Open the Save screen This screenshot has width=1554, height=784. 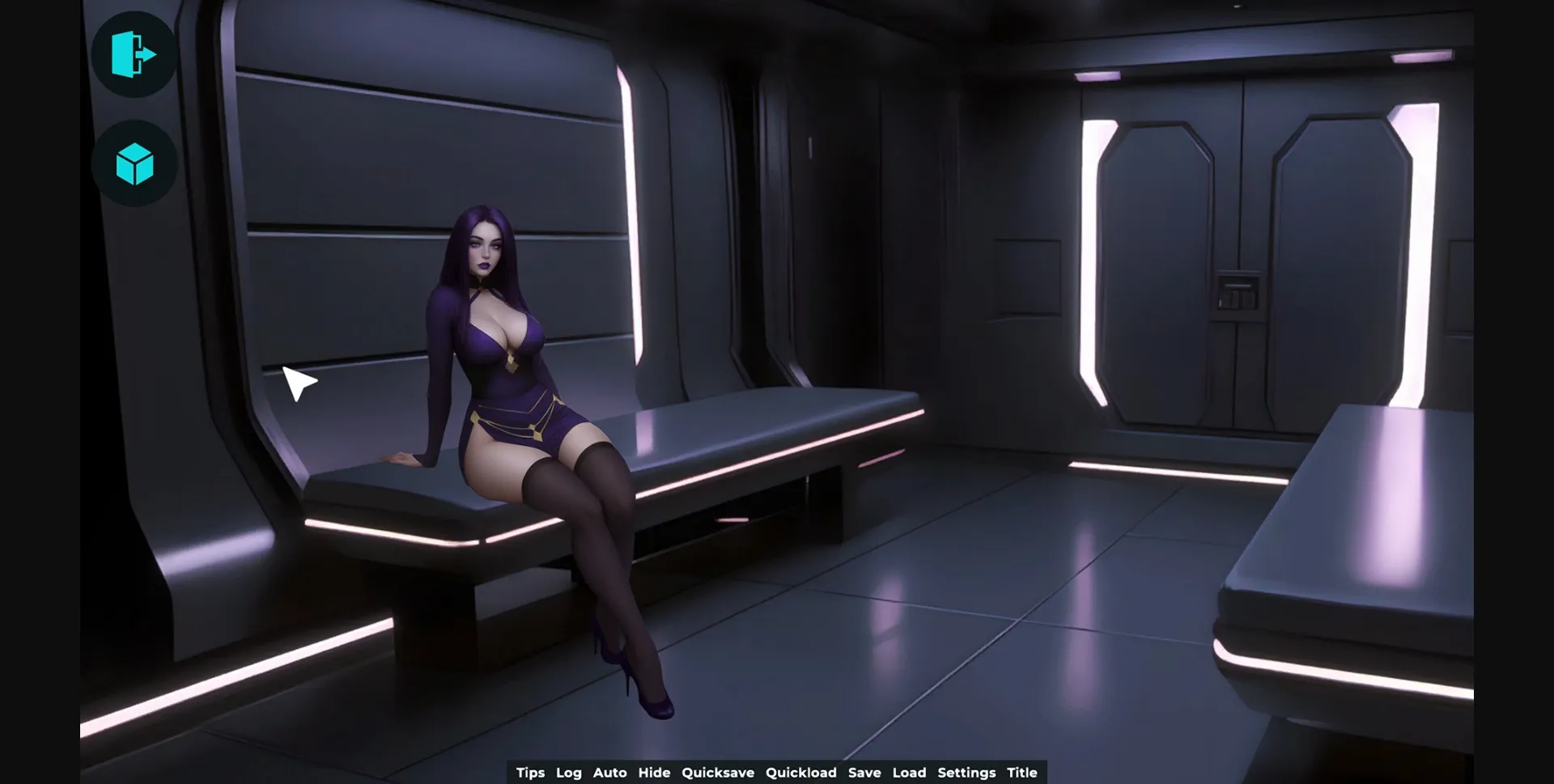[864, 773]
